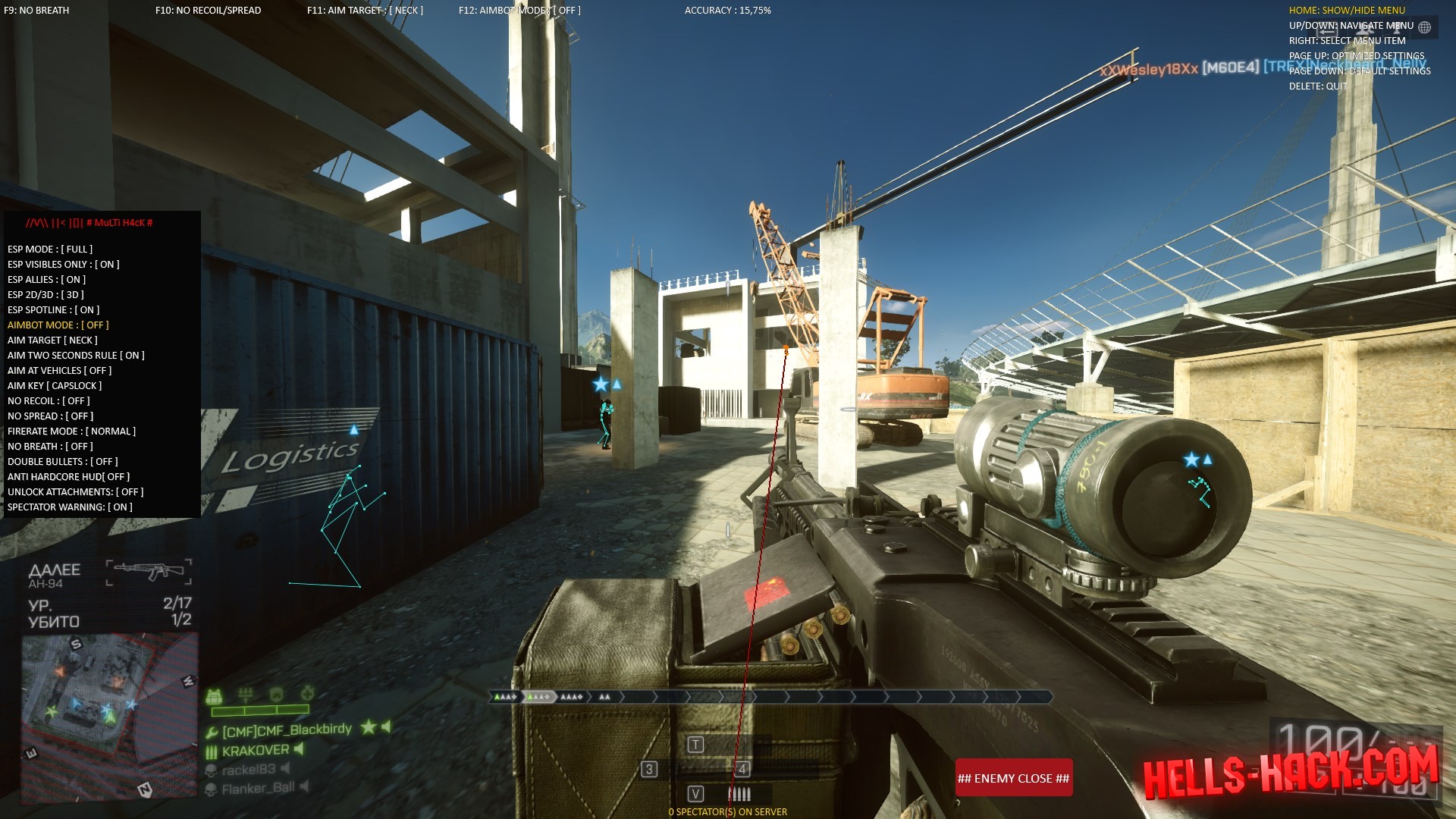Change the FIRERATE MODE setting

[x=71, y=431]
